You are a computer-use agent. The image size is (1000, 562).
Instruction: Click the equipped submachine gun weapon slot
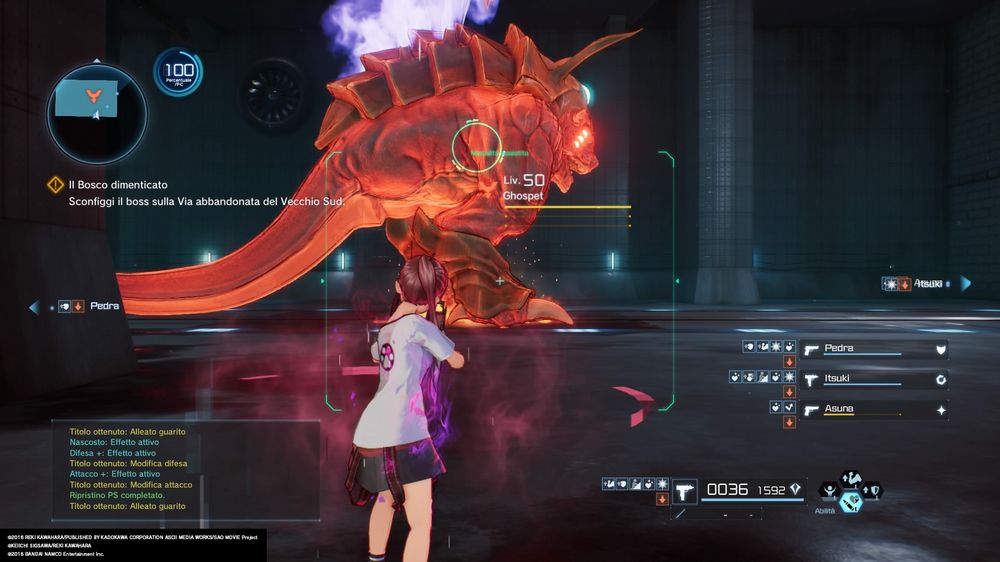(x=684, y=490)
